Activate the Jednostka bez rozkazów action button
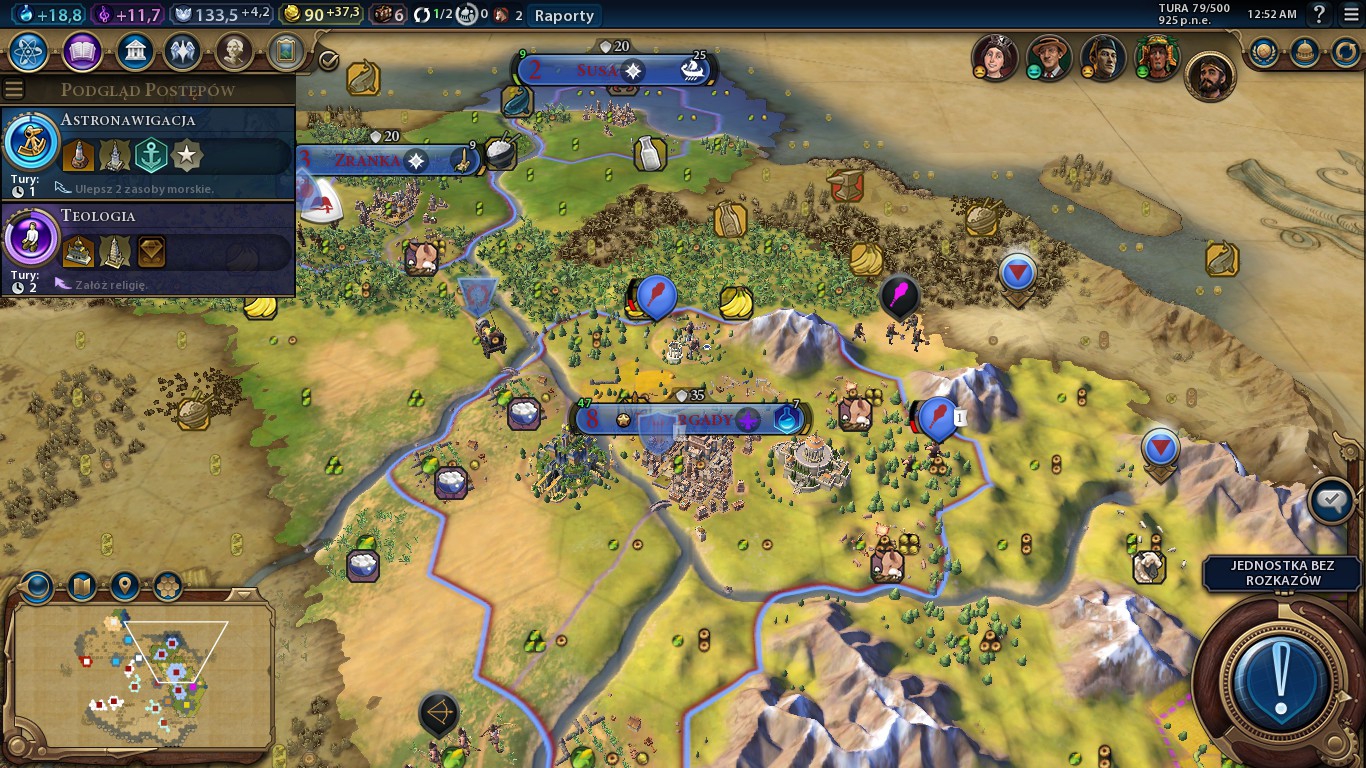This screenshot has width=1366, height=768. pyautogui.click(x=1280, y=679)
